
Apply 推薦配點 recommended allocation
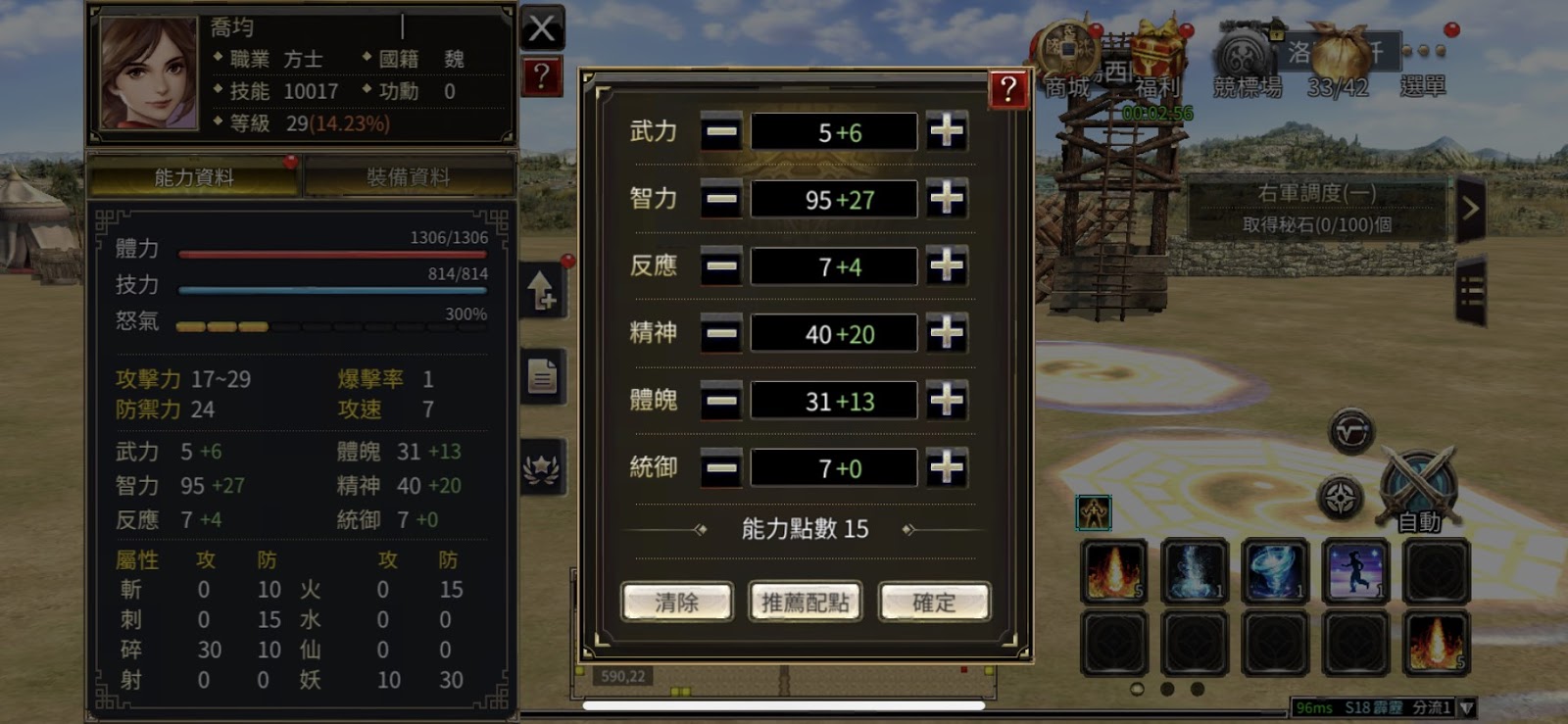tap(805, 602)
